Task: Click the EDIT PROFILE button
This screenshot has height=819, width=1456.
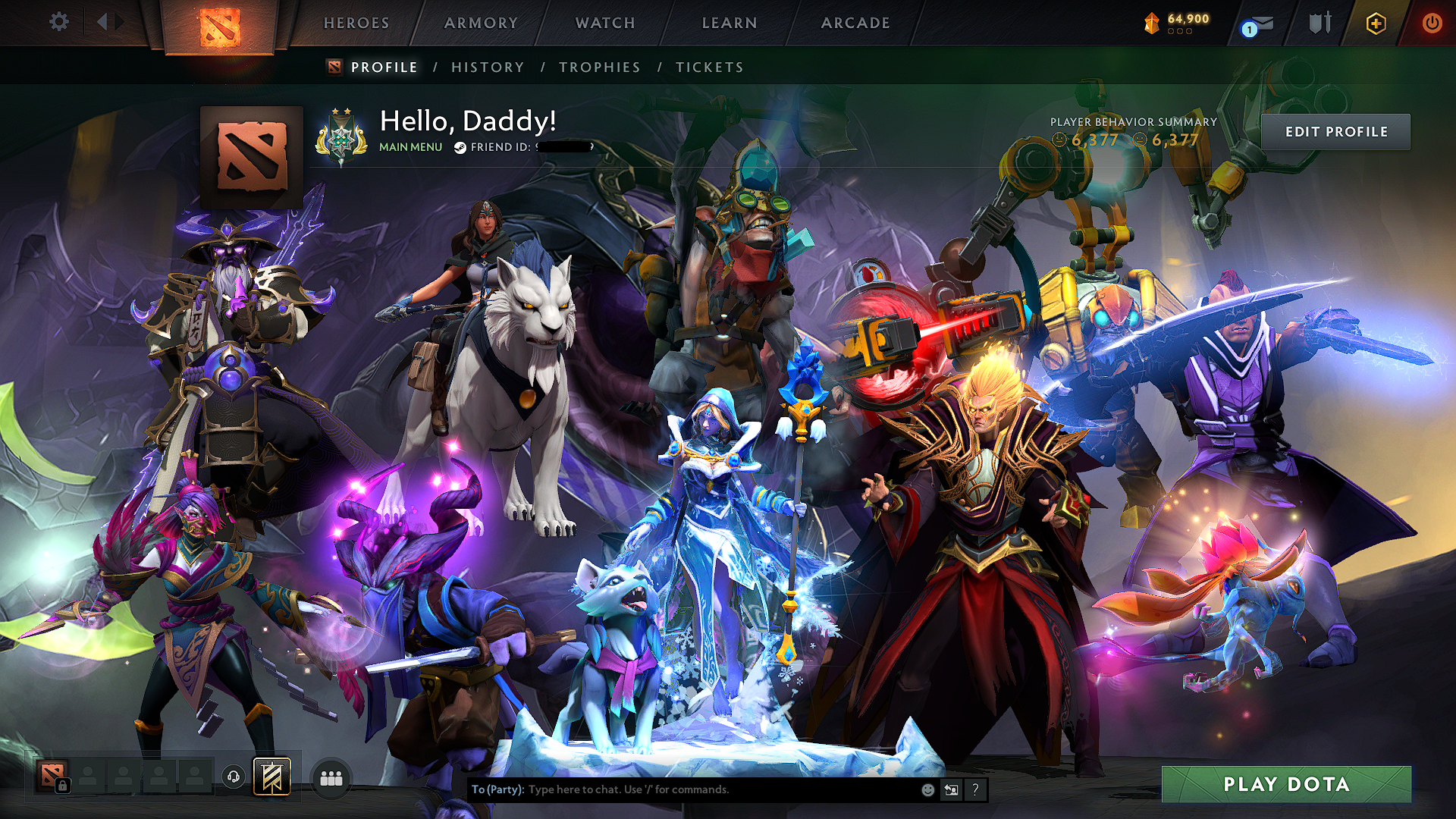Action: click(x=1336, y=131)
